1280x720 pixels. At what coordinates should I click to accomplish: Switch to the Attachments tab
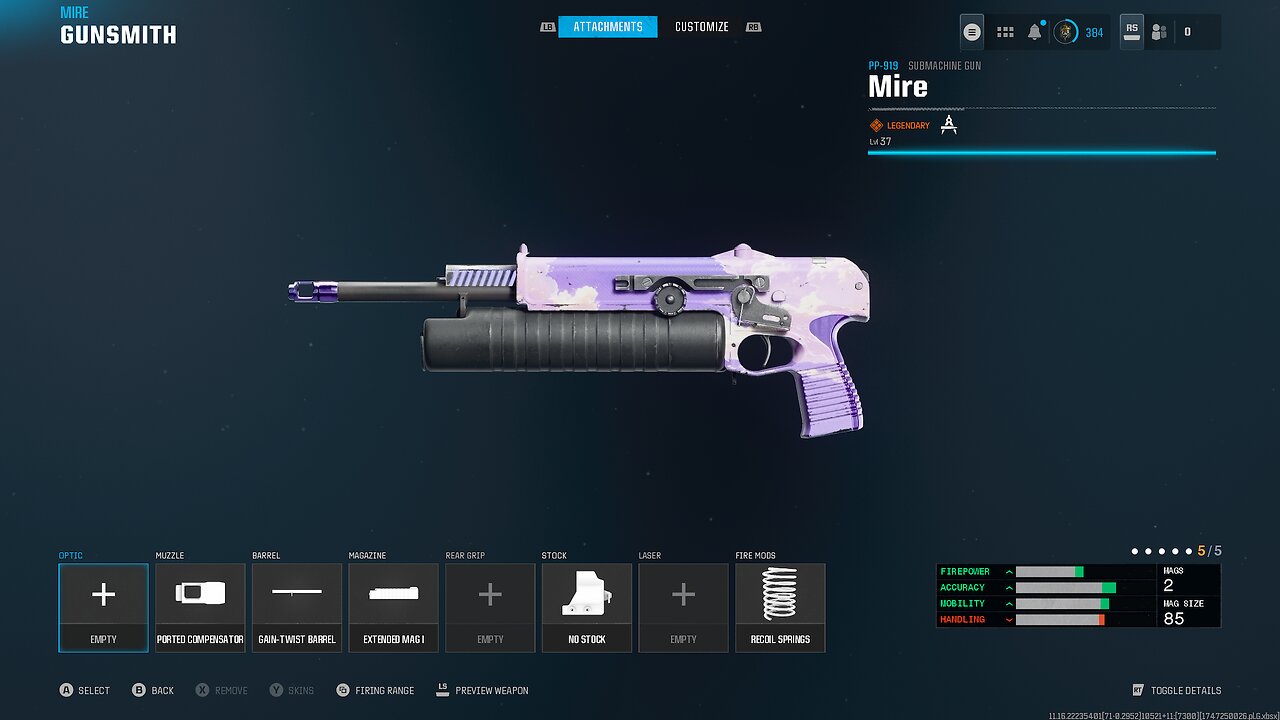click(x=607, y=27)
